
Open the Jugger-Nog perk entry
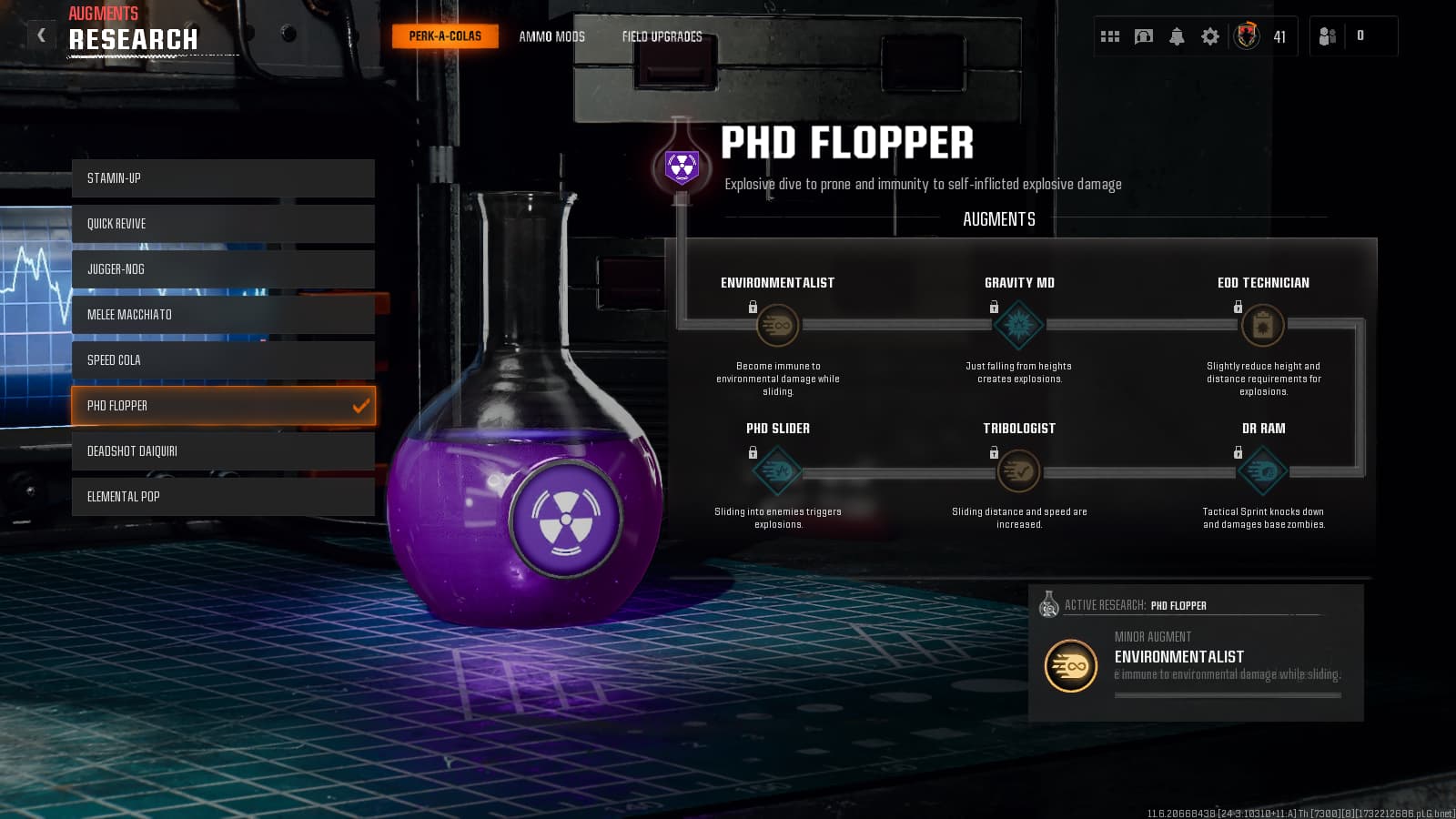[223, 269]
